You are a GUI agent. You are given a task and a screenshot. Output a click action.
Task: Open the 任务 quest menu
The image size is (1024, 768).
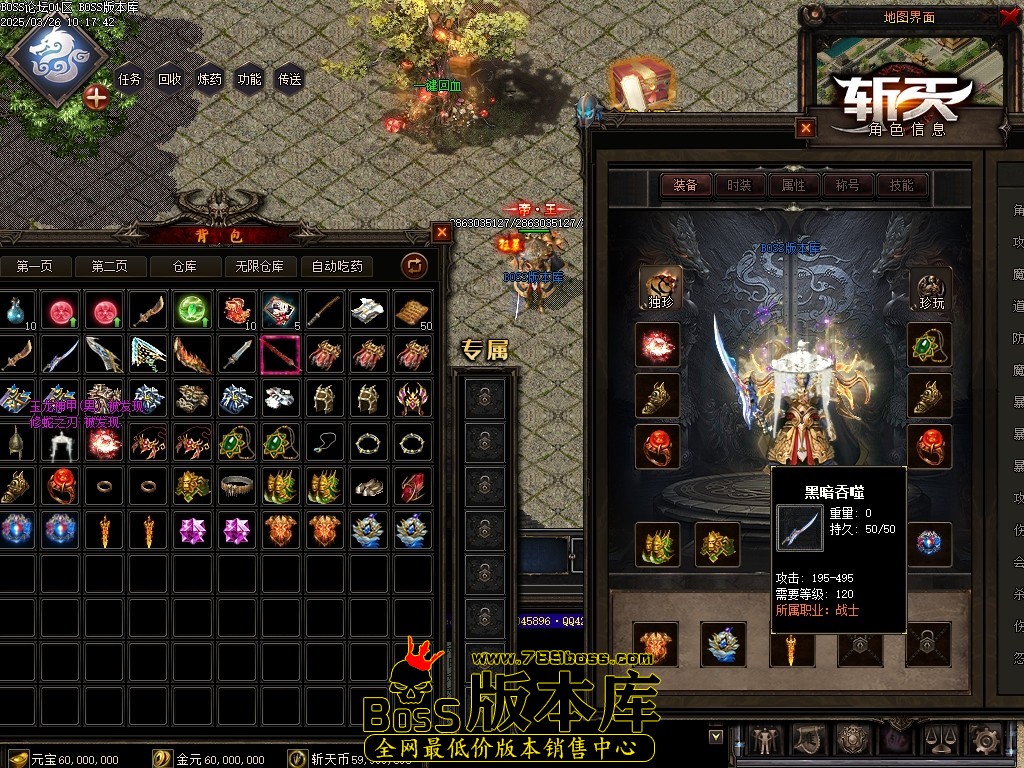click(x=130, y=79)
